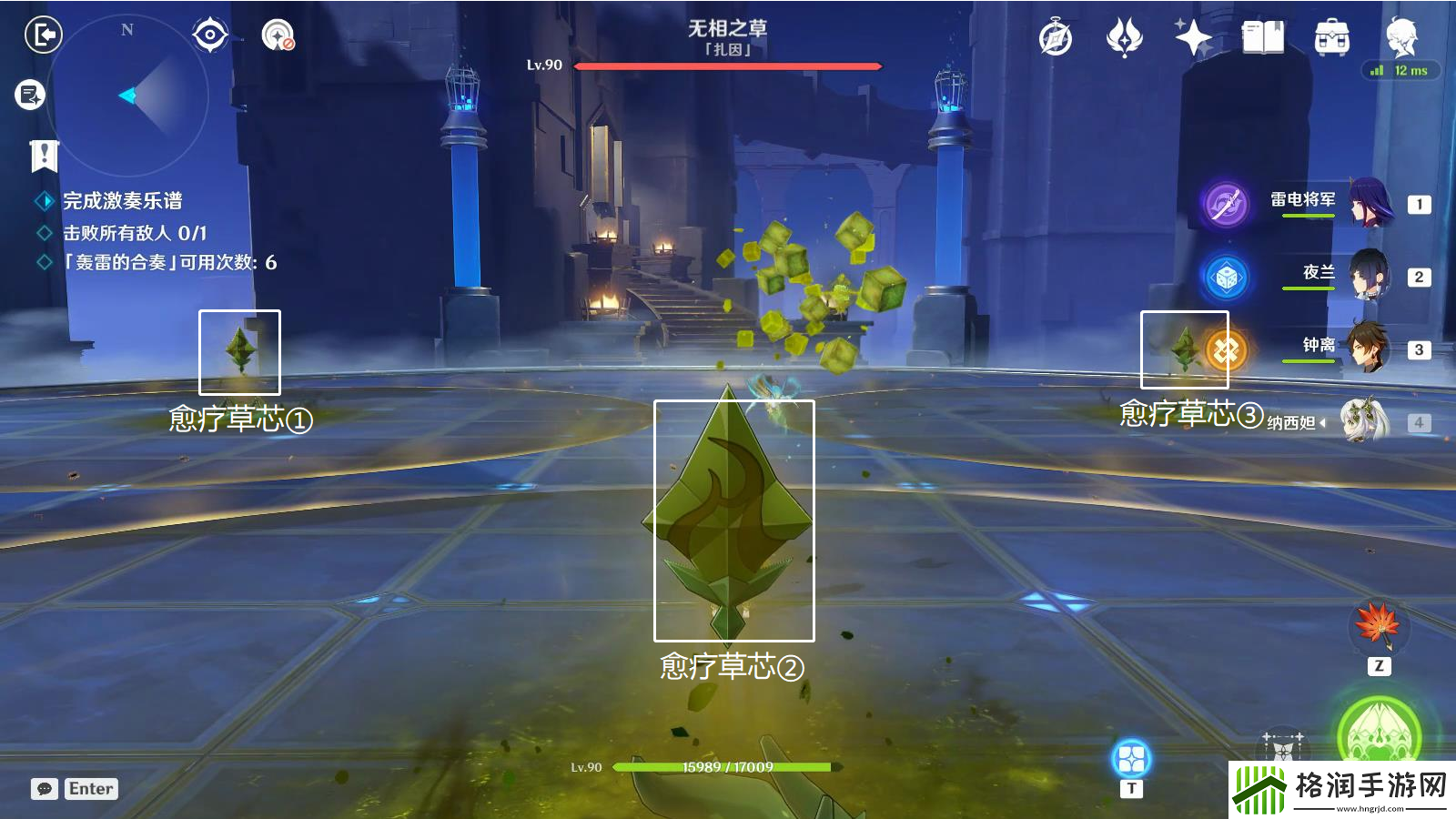1456x819 pixels.
Task: Toggle the Elemental Sight eye icon
Action: 211,35
